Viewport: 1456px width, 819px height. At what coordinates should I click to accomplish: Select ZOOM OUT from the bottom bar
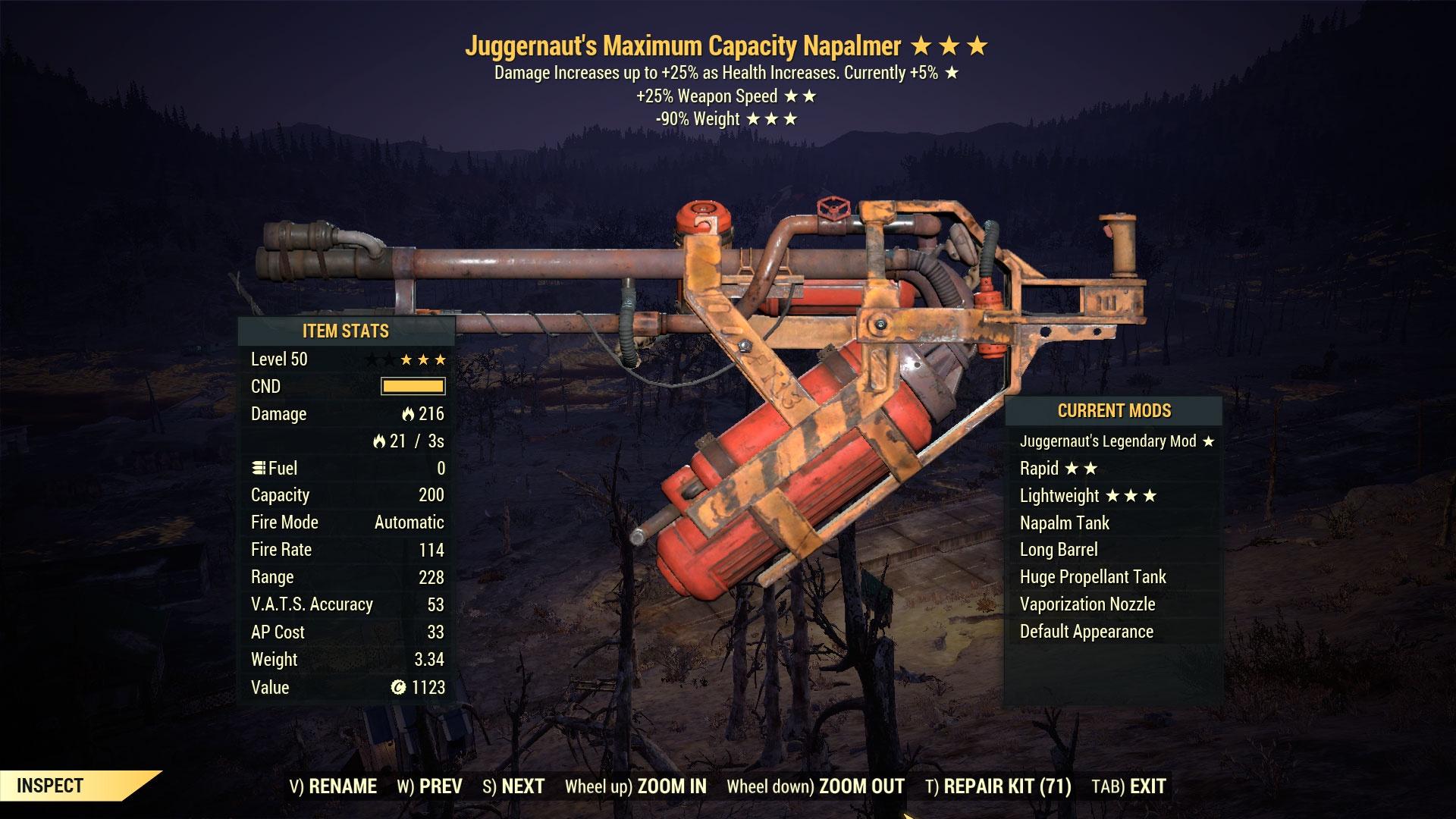pyautogui.click(x=815, y=786)
